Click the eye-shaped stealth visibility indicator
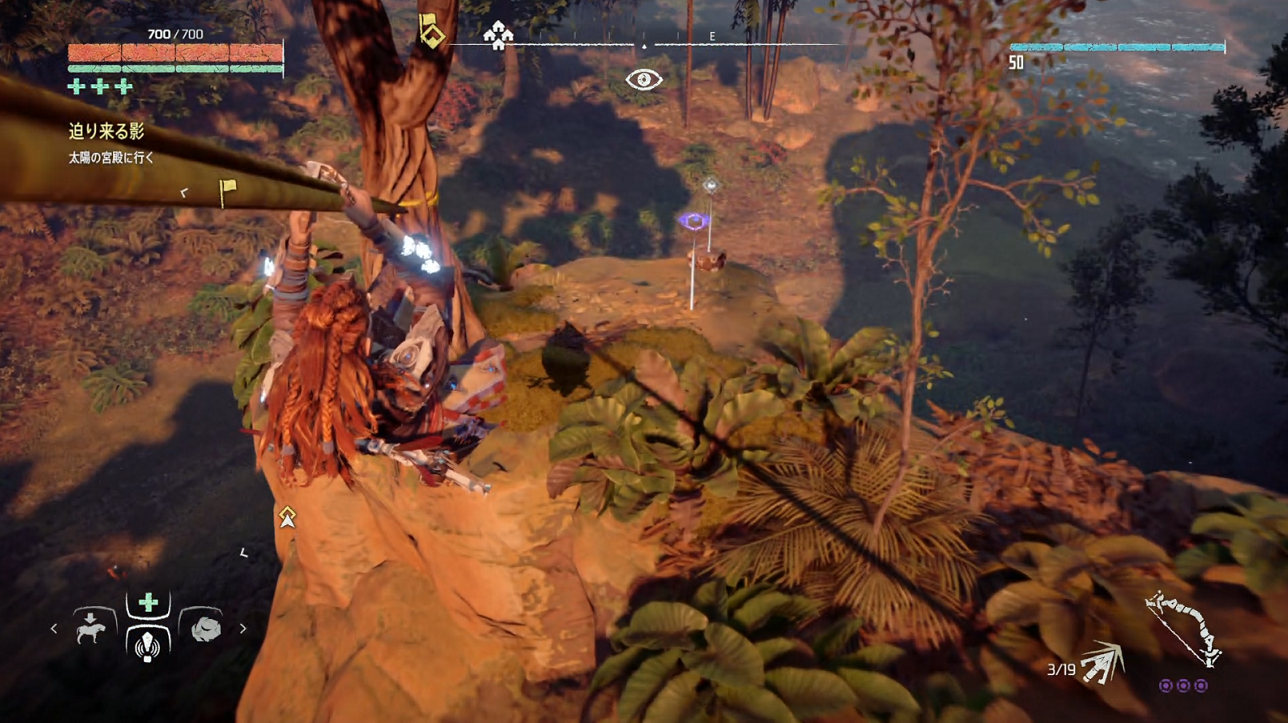The width and height of the screenshot is (1288, 723). pyautogui.click(x=644, y=79)
